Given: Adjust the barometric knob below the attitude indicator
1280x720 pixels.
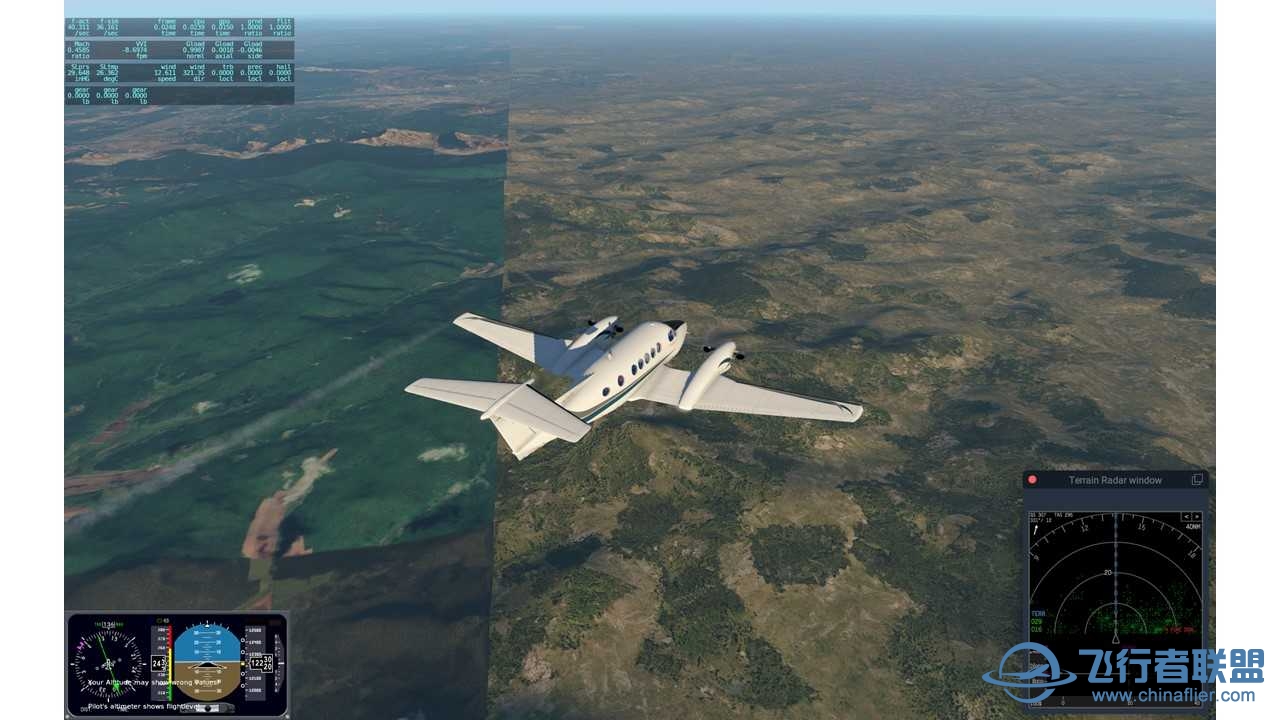Looking at the screenshot, I should pos(208,707).
